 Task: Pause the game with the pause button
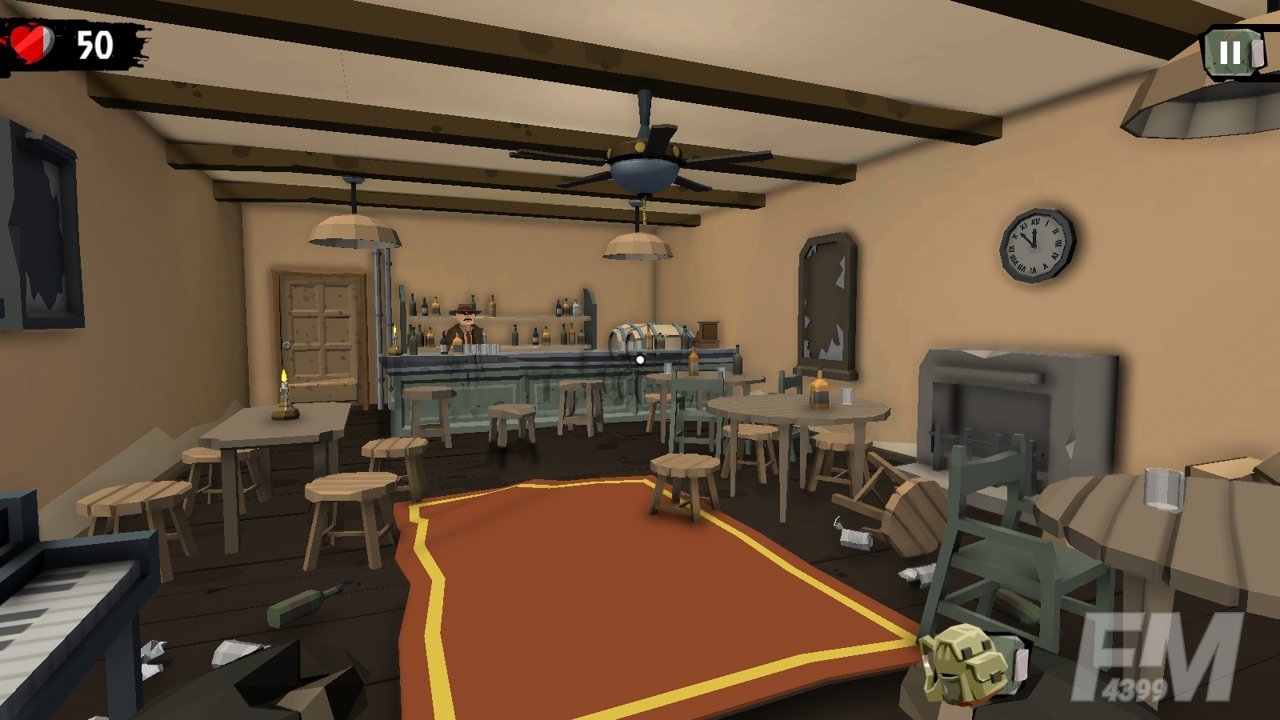pos(1231,52)
